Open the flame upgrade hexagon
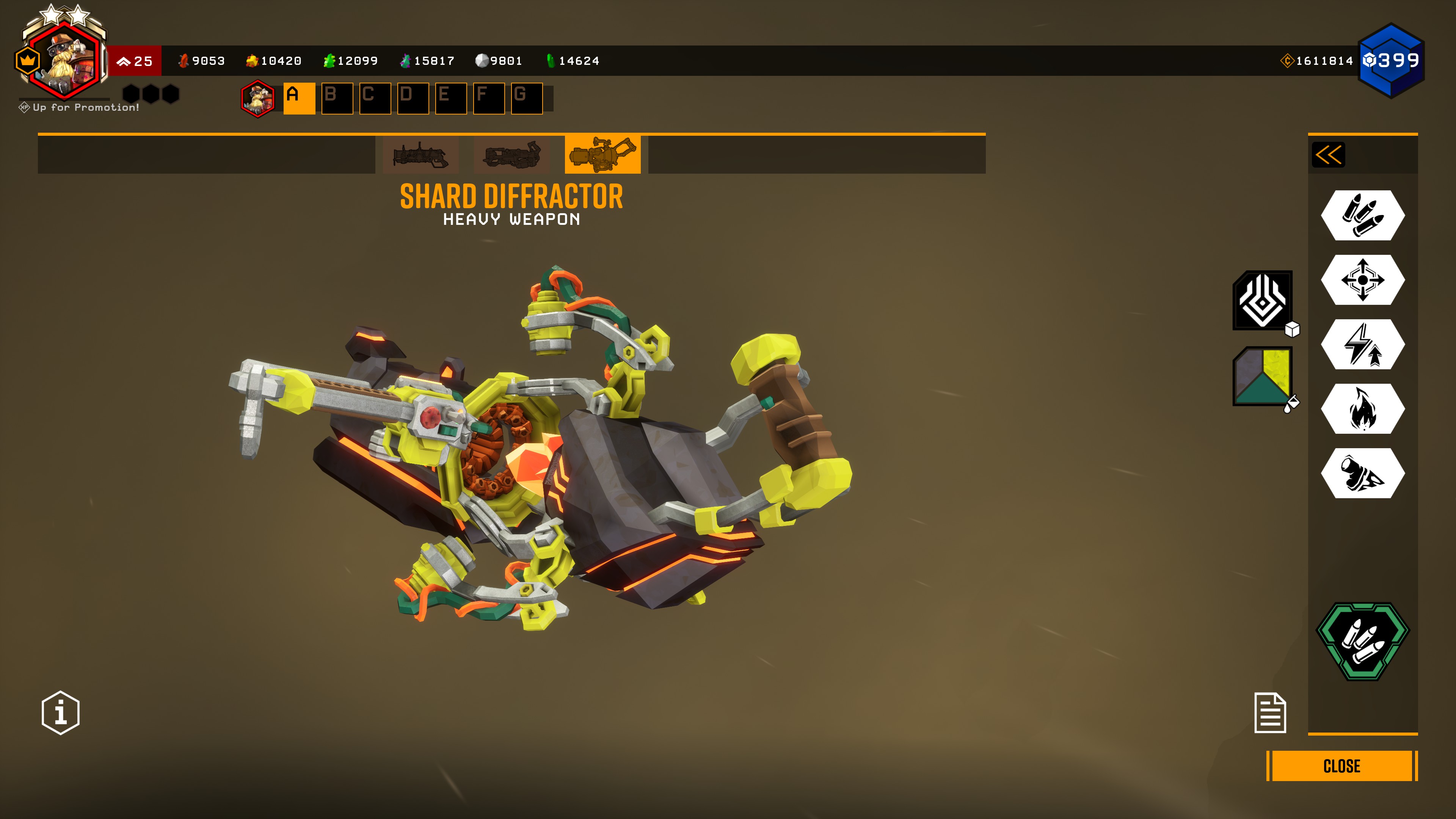 click(1363, 409)
